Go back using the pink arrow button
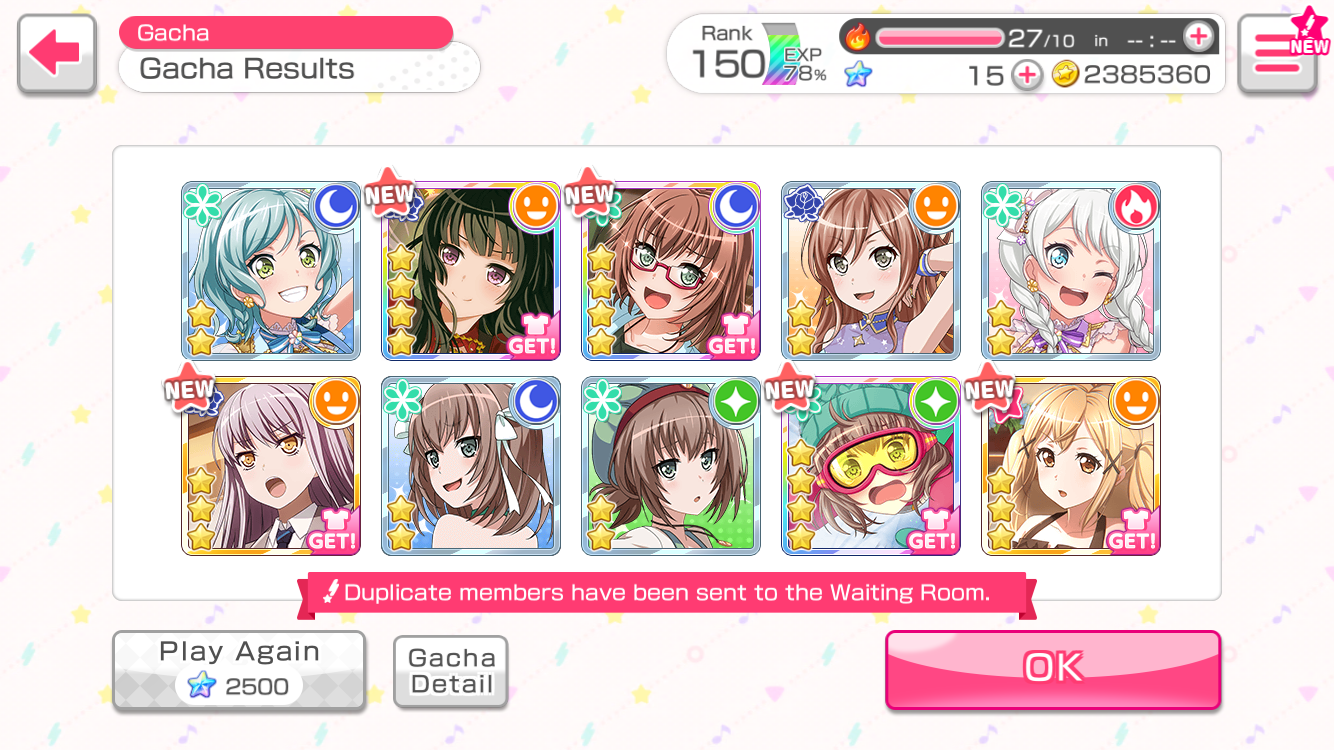Viewport: 1334px width, 750px height. click(x=56, y=54)
